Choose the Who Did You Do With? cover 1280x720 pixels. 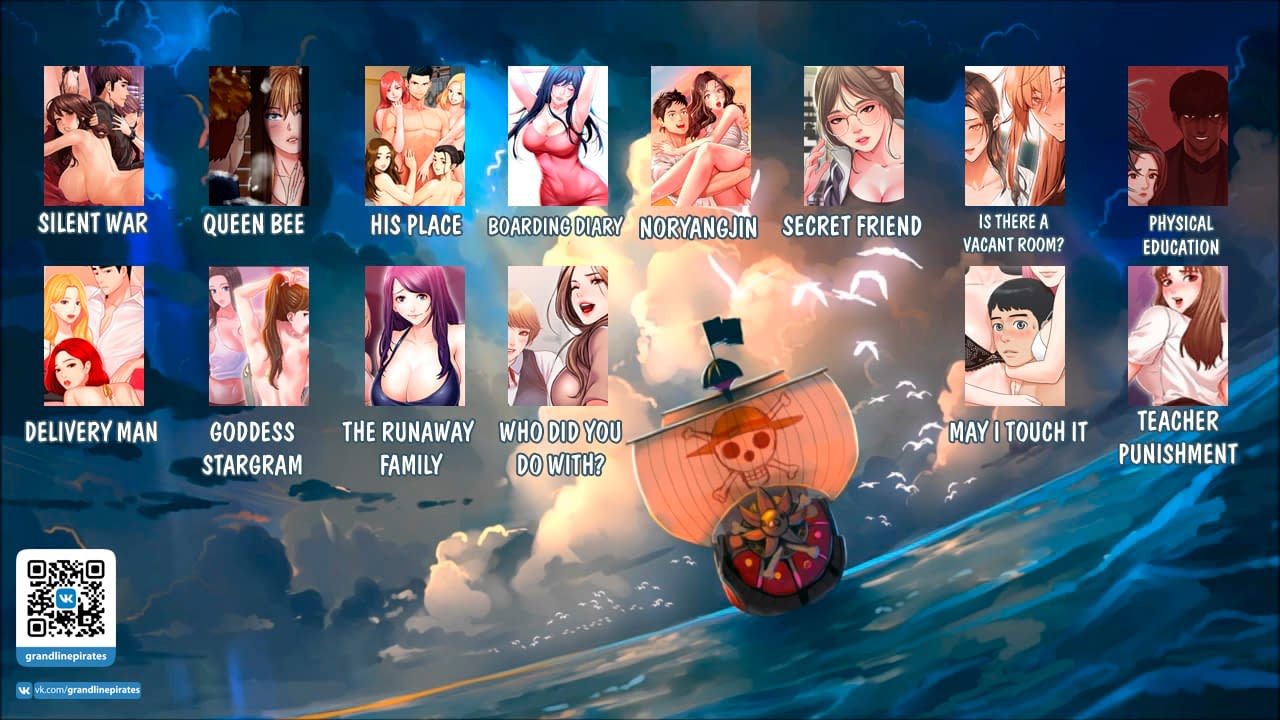coord(558,336)
